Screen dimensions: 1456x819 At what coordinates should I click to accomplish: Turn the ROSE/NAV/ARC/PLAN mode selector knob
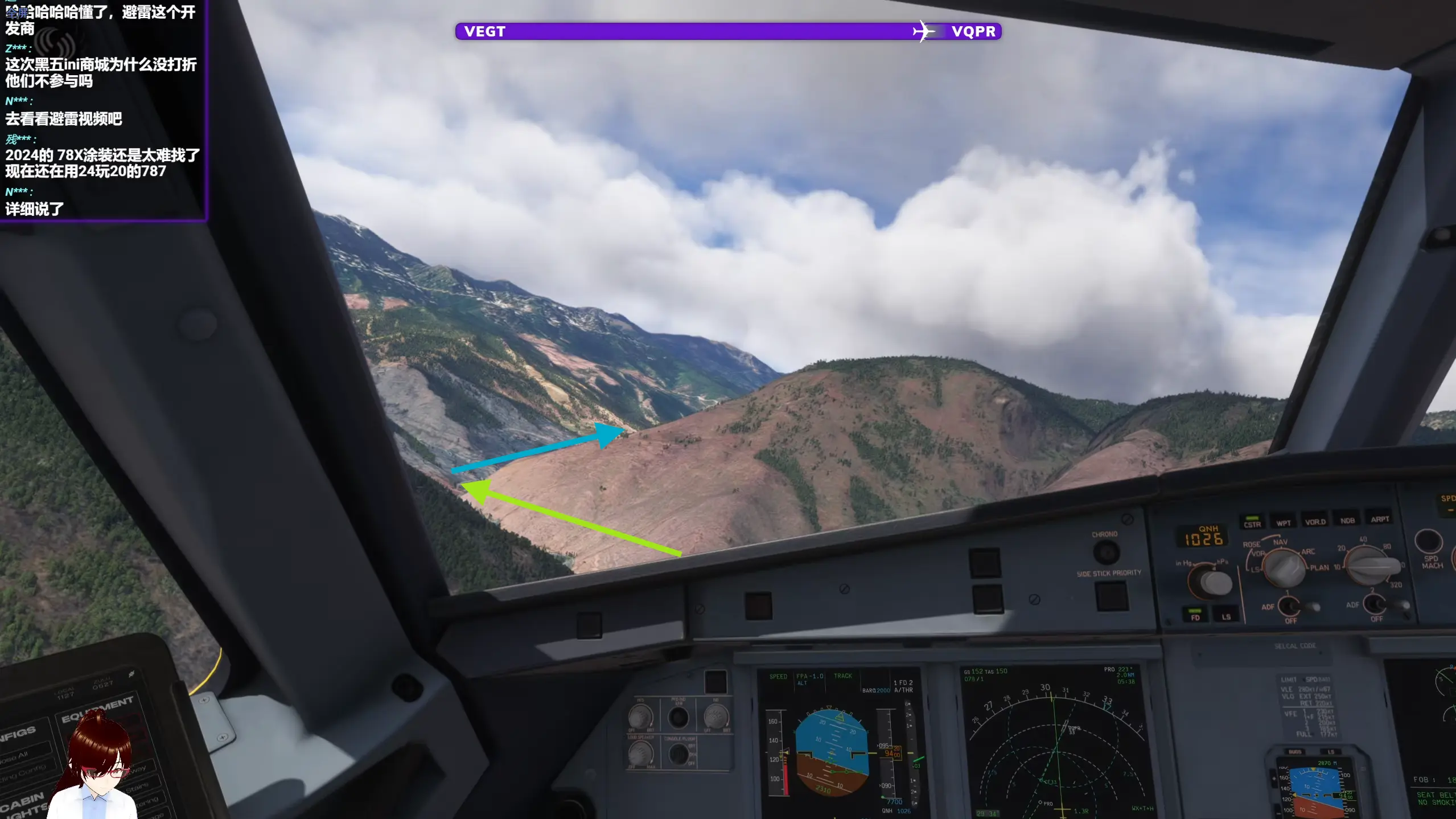pyautogui.click(x=1284, y=568)
